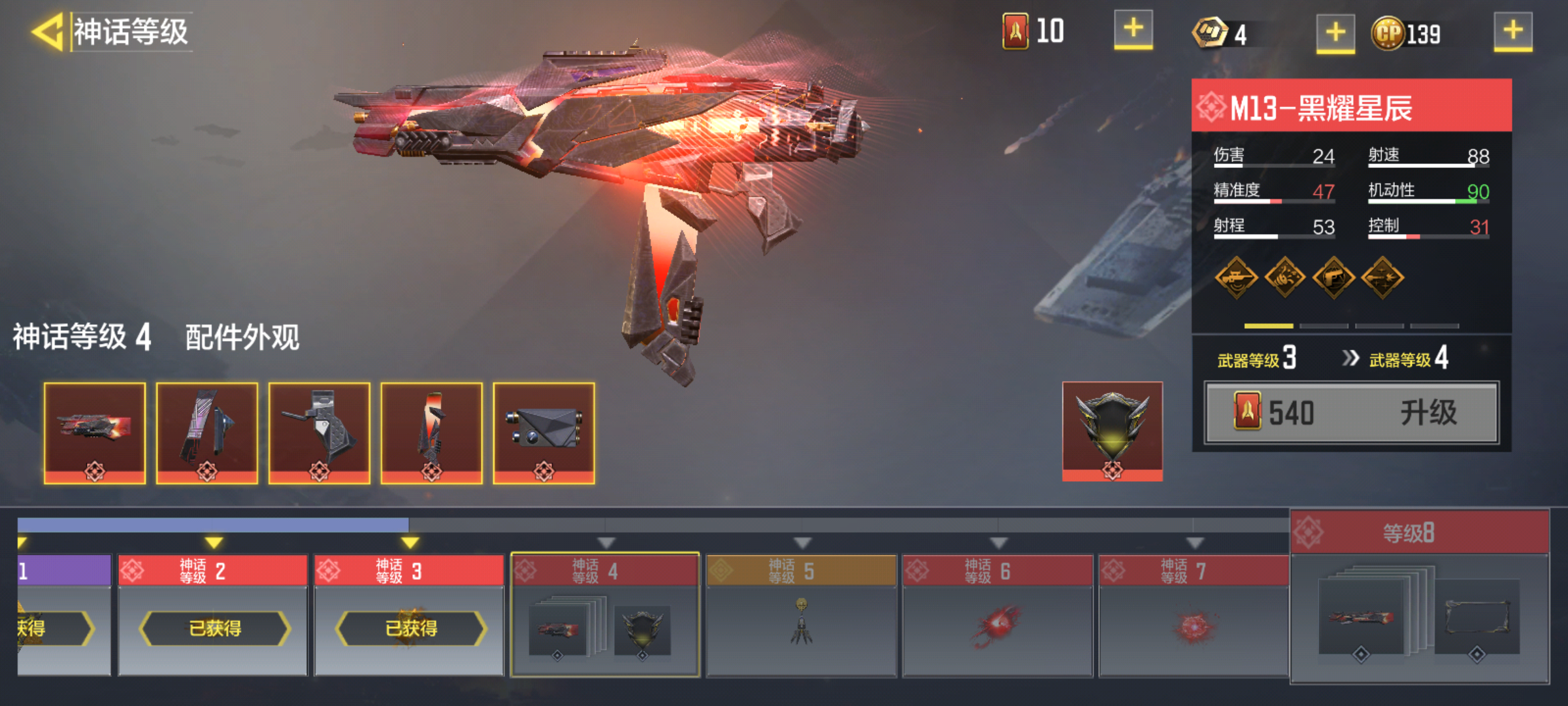The height and width of the screenshot is (706, 1568).
Task: Choose the 神话等级 2 reward tile
Action: pos(213,614)
